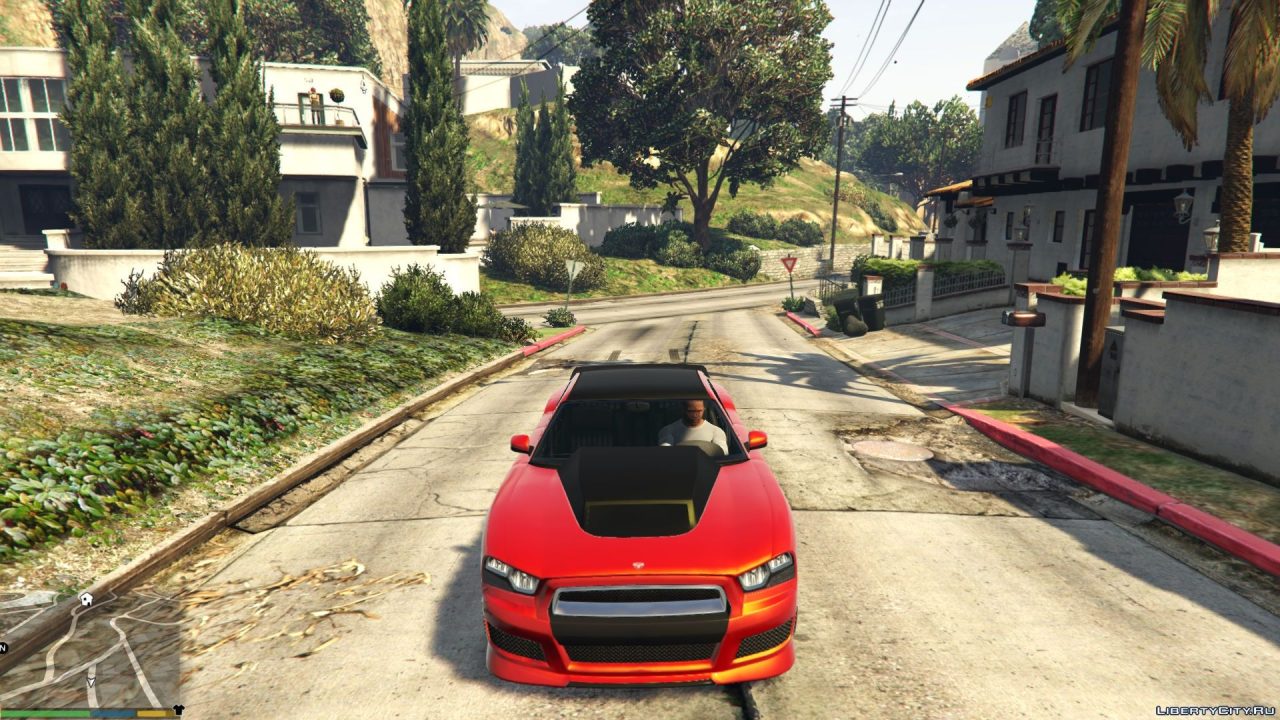1280x720 pixels.
Task: Click the green health bar segment
Action: pos(45,711)
